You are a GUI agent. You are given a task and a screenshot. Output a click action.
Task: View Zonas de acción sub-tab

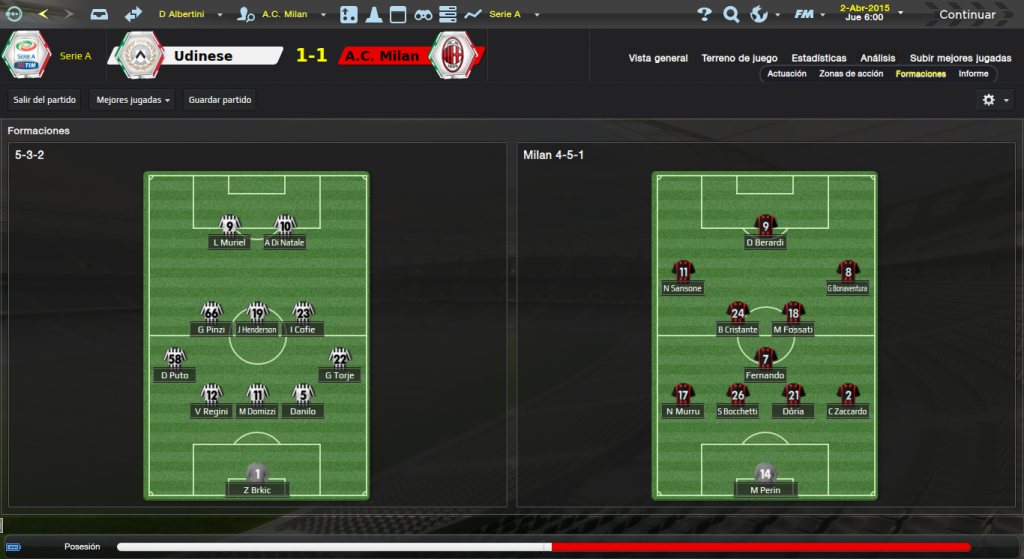pos(851,74)
